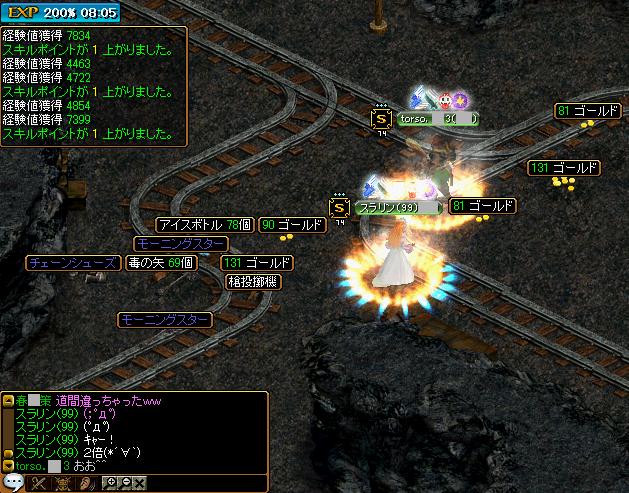The height and width of the screenshot is (493, 629).
Task: Collect the 90 ゴールド drop label
Action: pyautogui.click(x=292, y=225)
